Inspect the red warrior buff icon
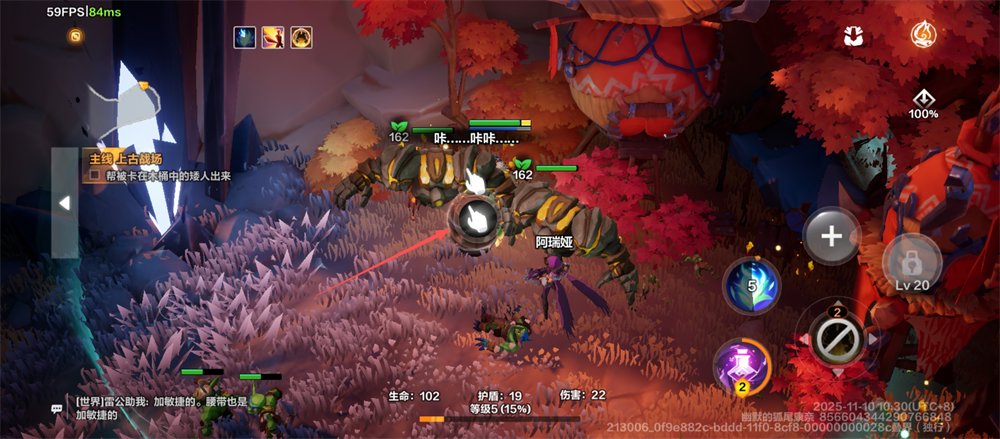Viewport: 1000px width, 439px height. click(x=273, y=38)
